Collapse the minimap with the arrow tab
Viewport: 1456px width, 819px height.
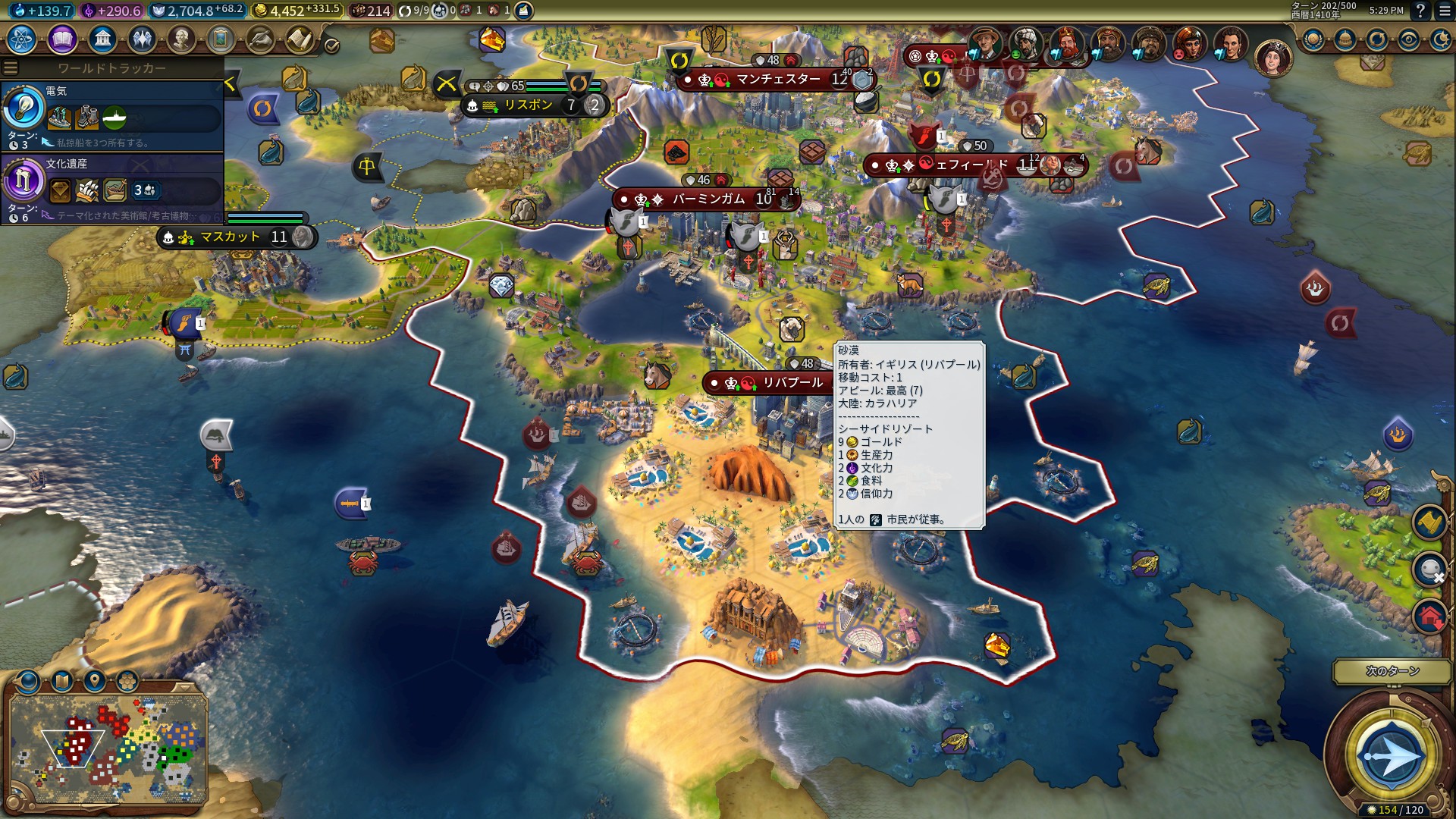tap(184, 686)
